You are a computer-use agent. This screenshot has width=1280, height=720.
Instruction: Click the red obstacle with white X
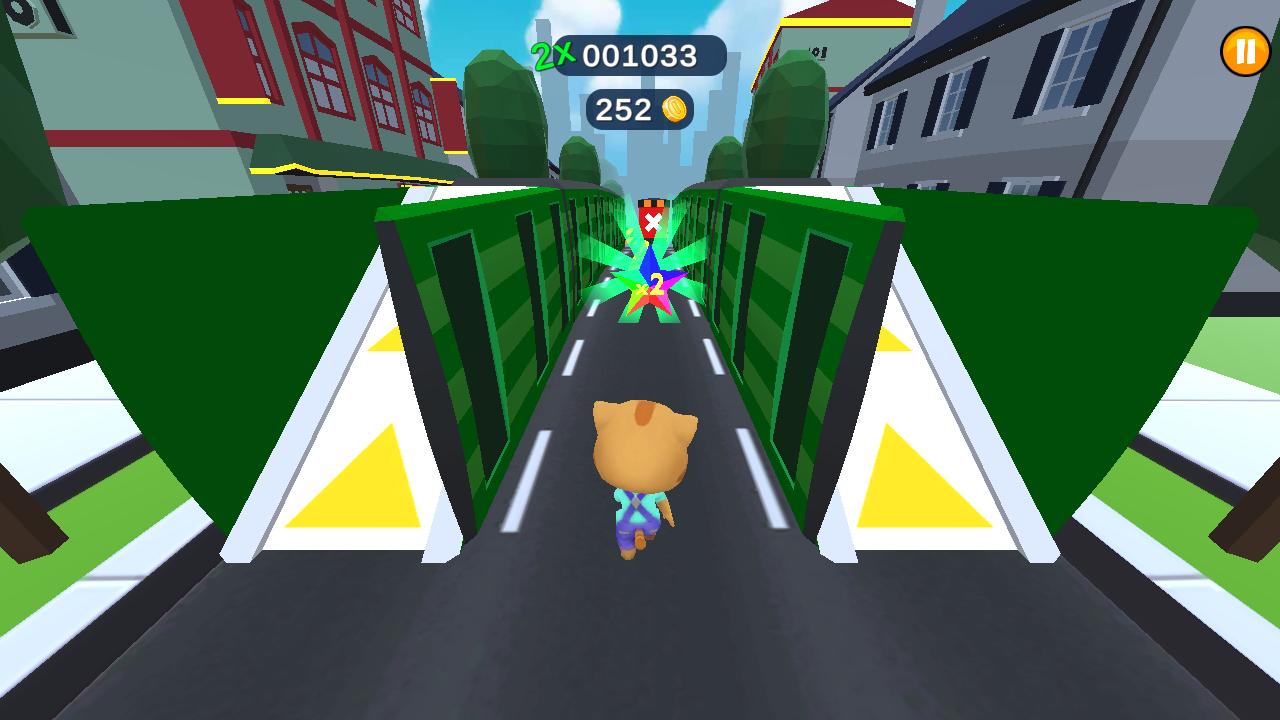(x=651, y=218)
